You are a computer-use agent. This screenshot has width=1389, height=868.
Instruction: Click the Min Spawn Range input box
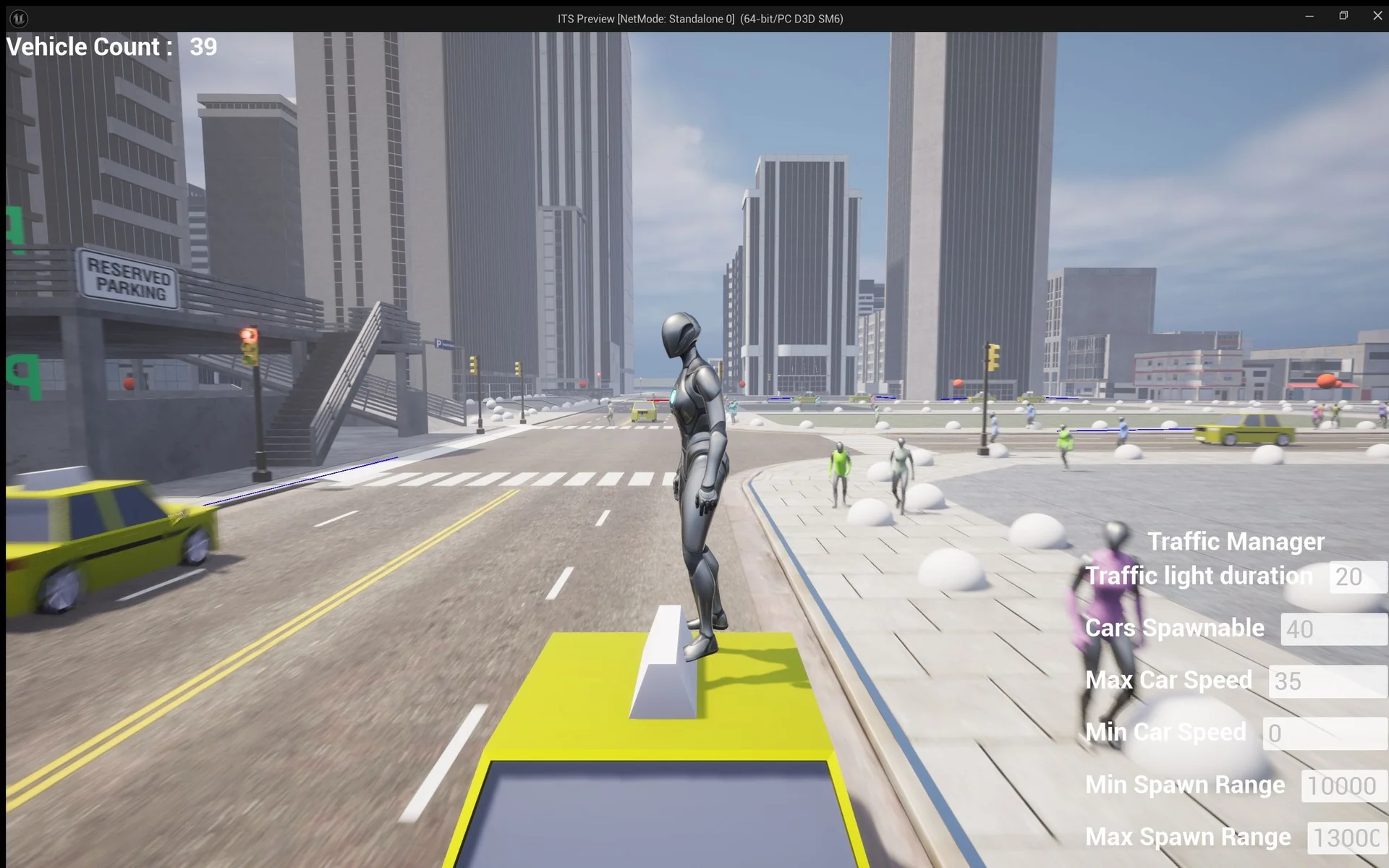coord(1343,786)
